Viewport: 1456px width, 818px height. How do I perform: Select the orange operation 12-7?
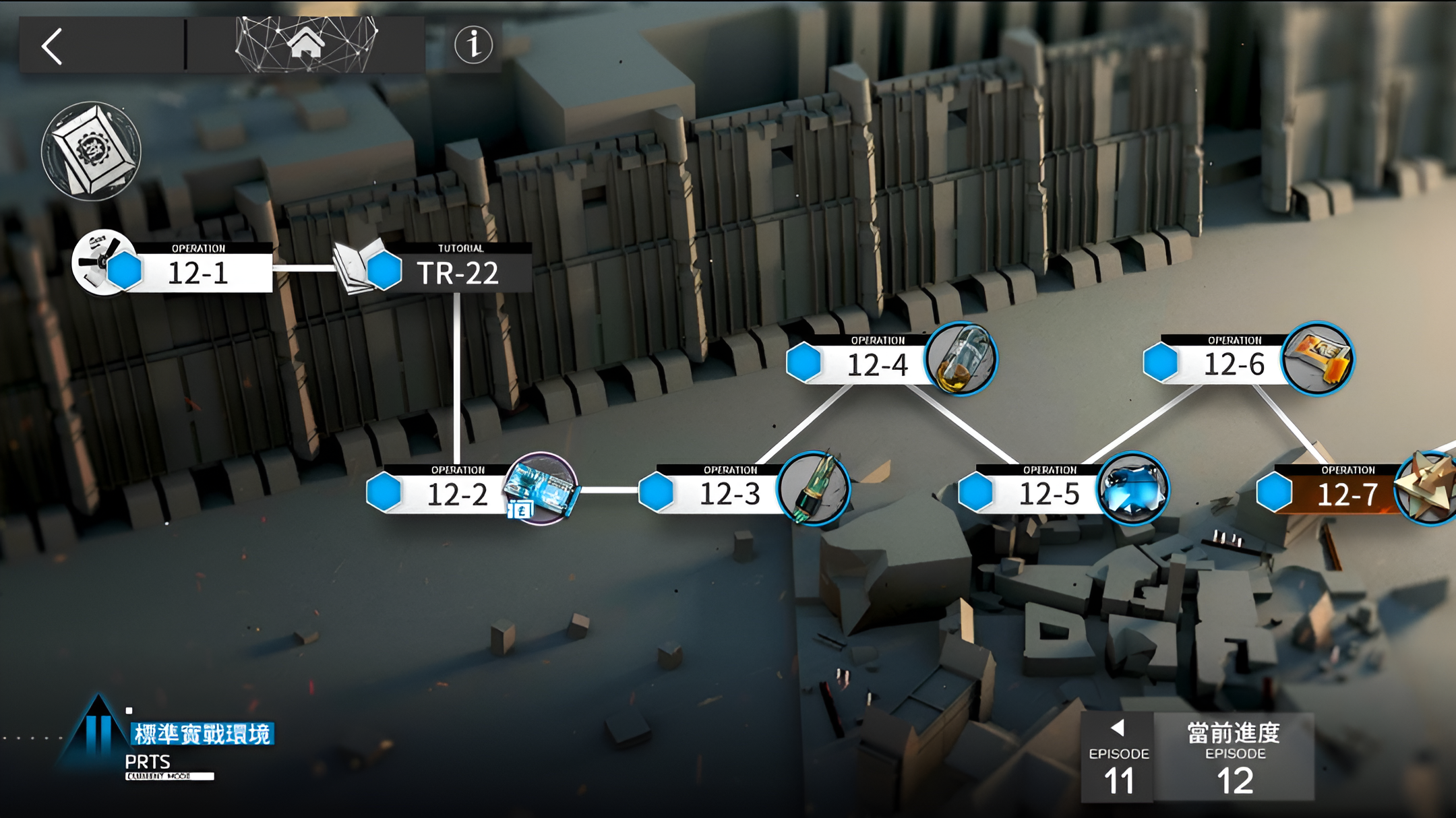[x=1347, y=493]
